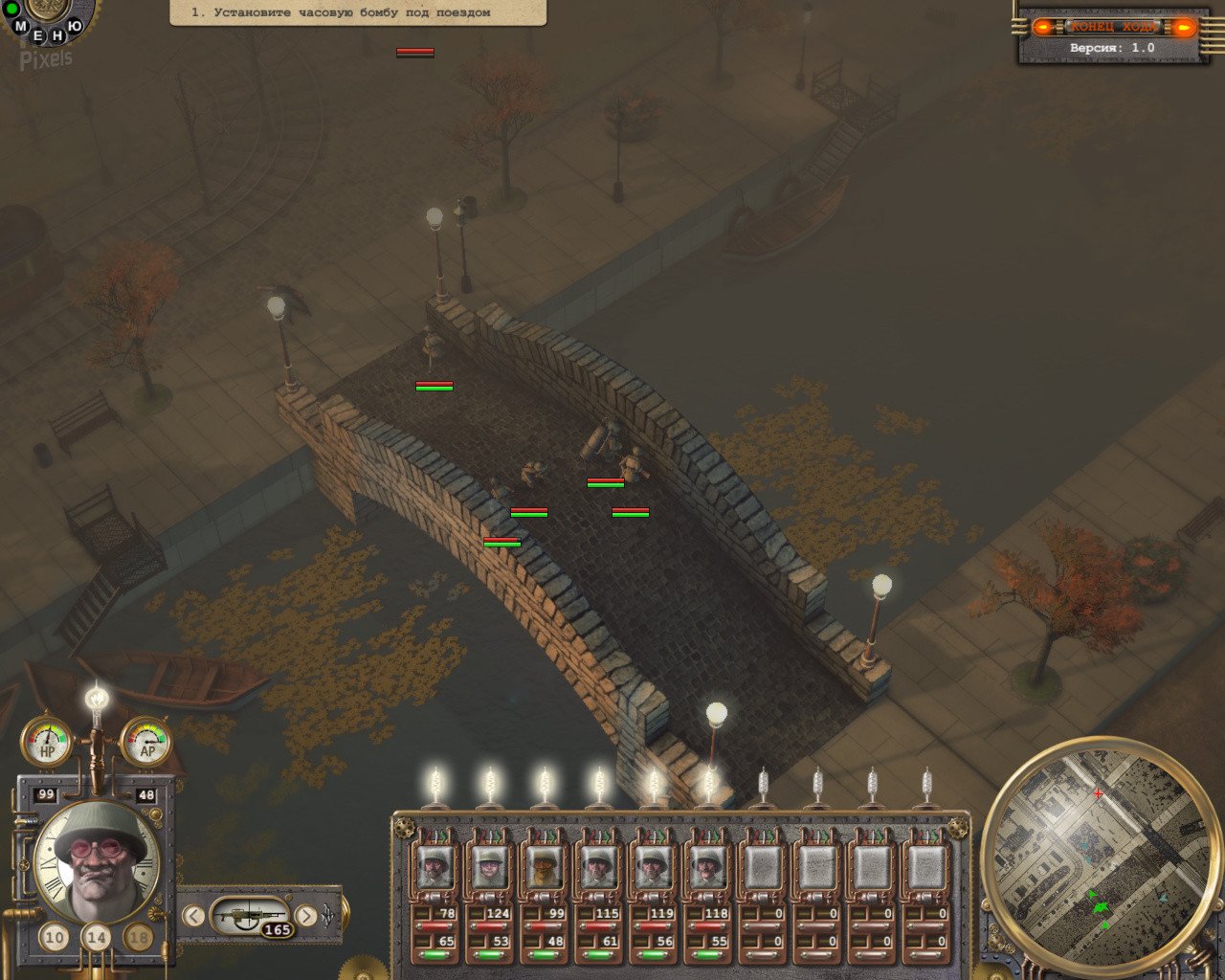Select the squad portrait with 118 health
This screenshot has width=1225, height=980.
[707, 867]
